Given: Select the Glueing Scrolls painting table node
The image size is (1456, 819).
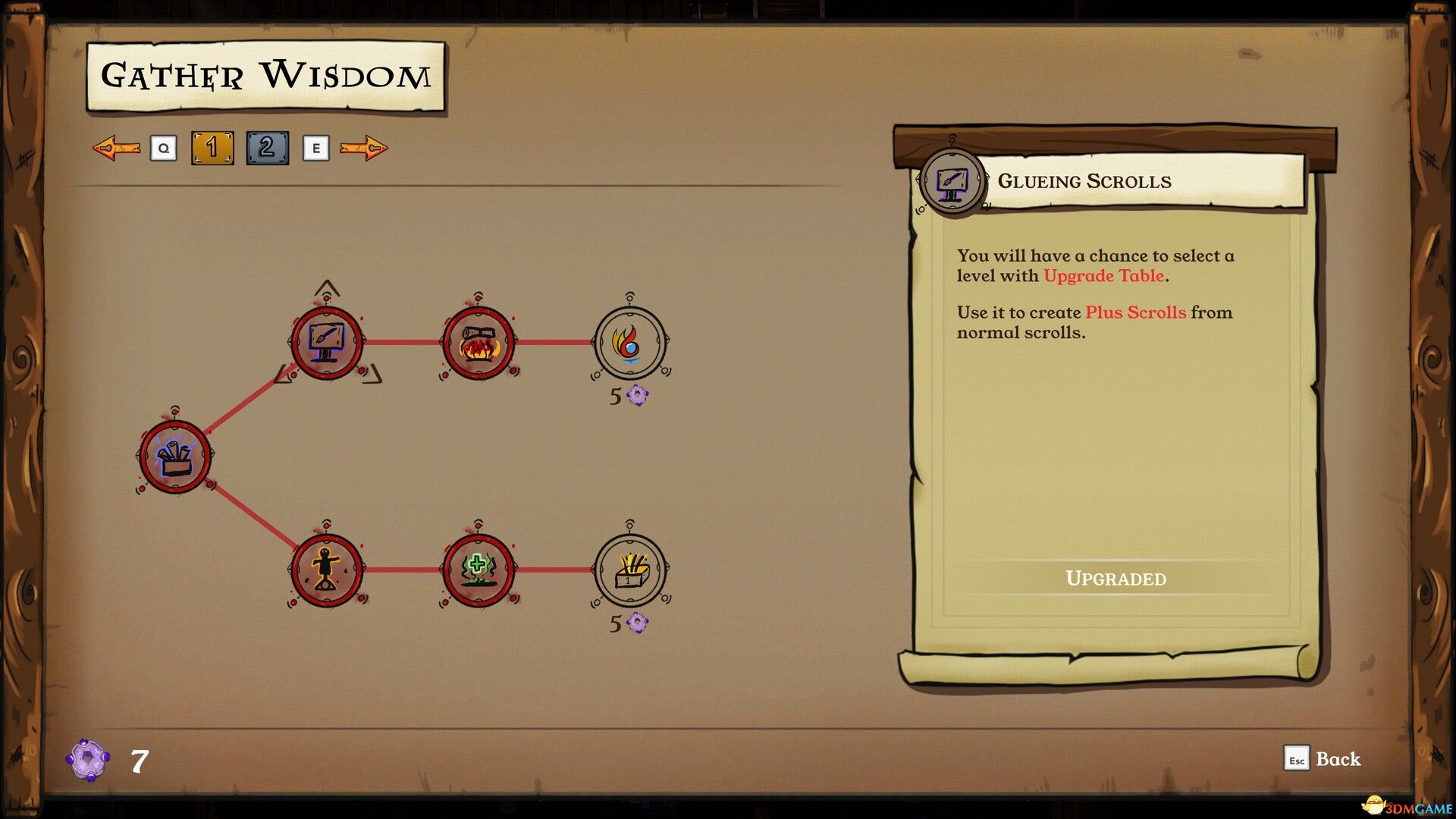Looking at the screenshot, I should click(x=328, y=342).
